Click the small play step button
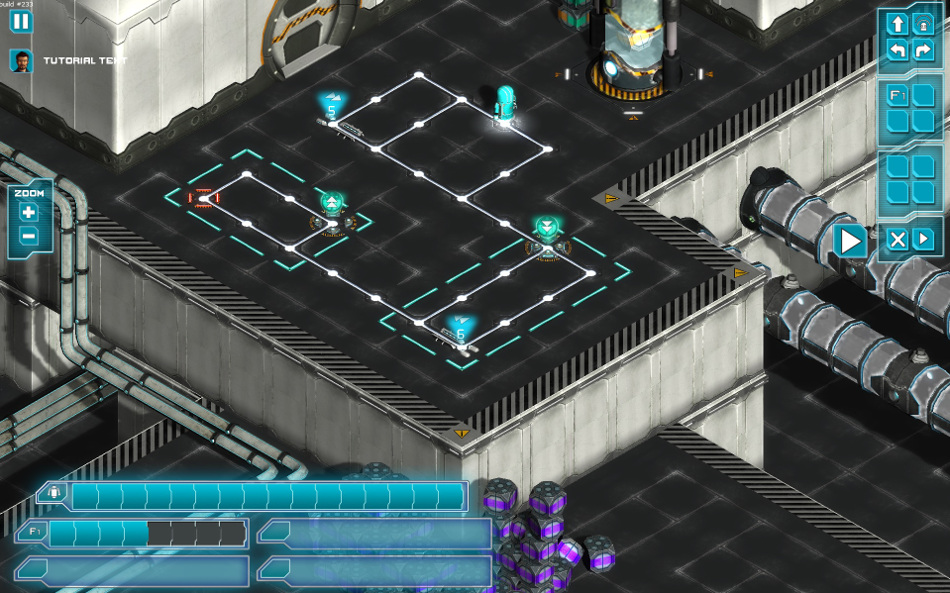This screenshot has width=950, height=593. click(924, 239)
